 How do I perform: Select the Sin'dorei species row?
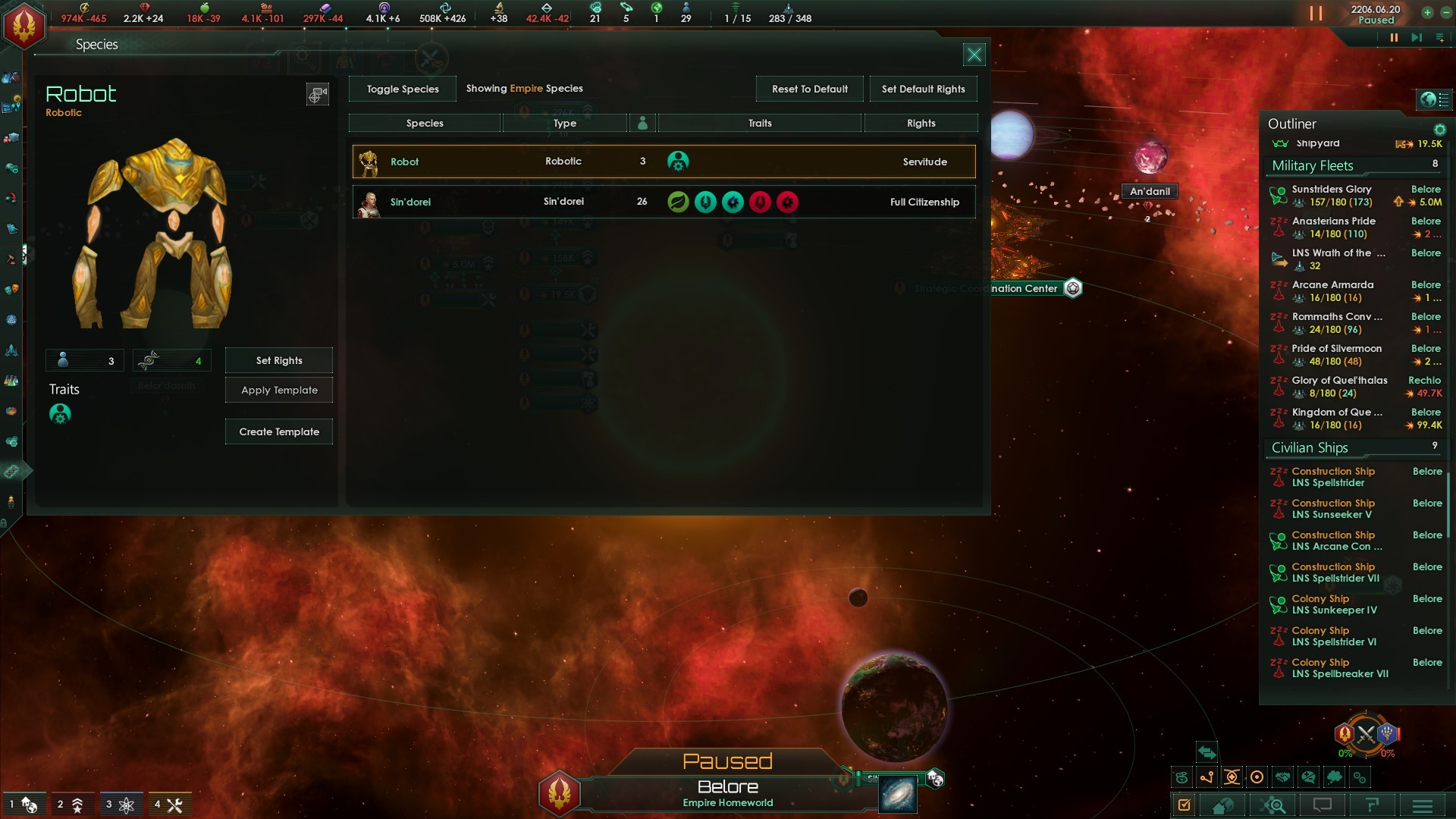pos(664,202)
